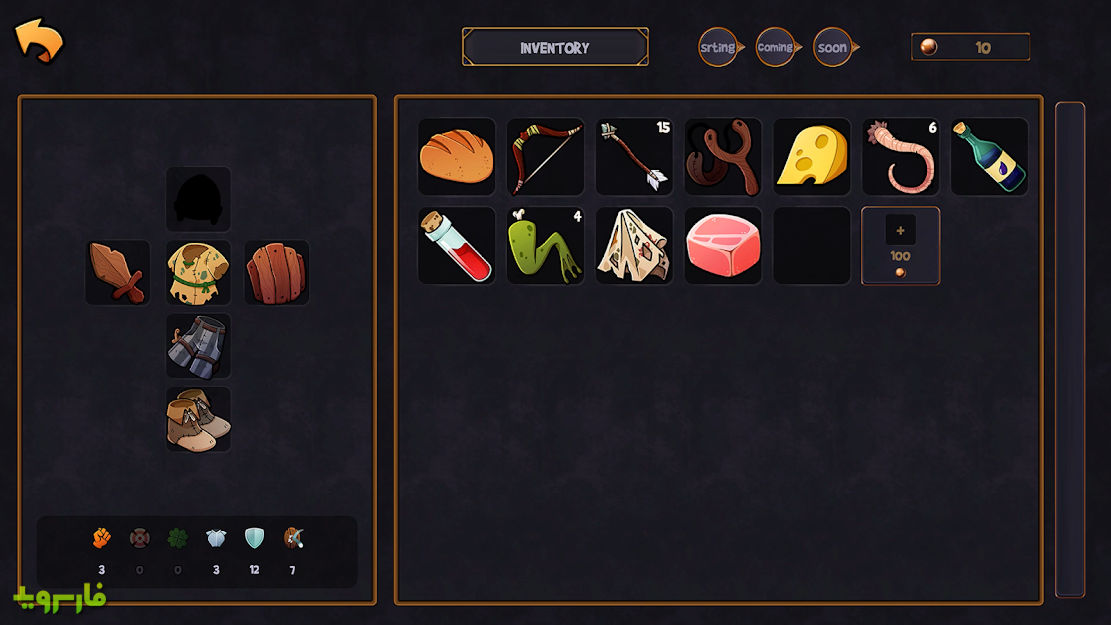Screen dimensions: 1111x625
Task: Choose the equipped grey trousers slot
Action: pyautogui.click(x=198, y=346)
